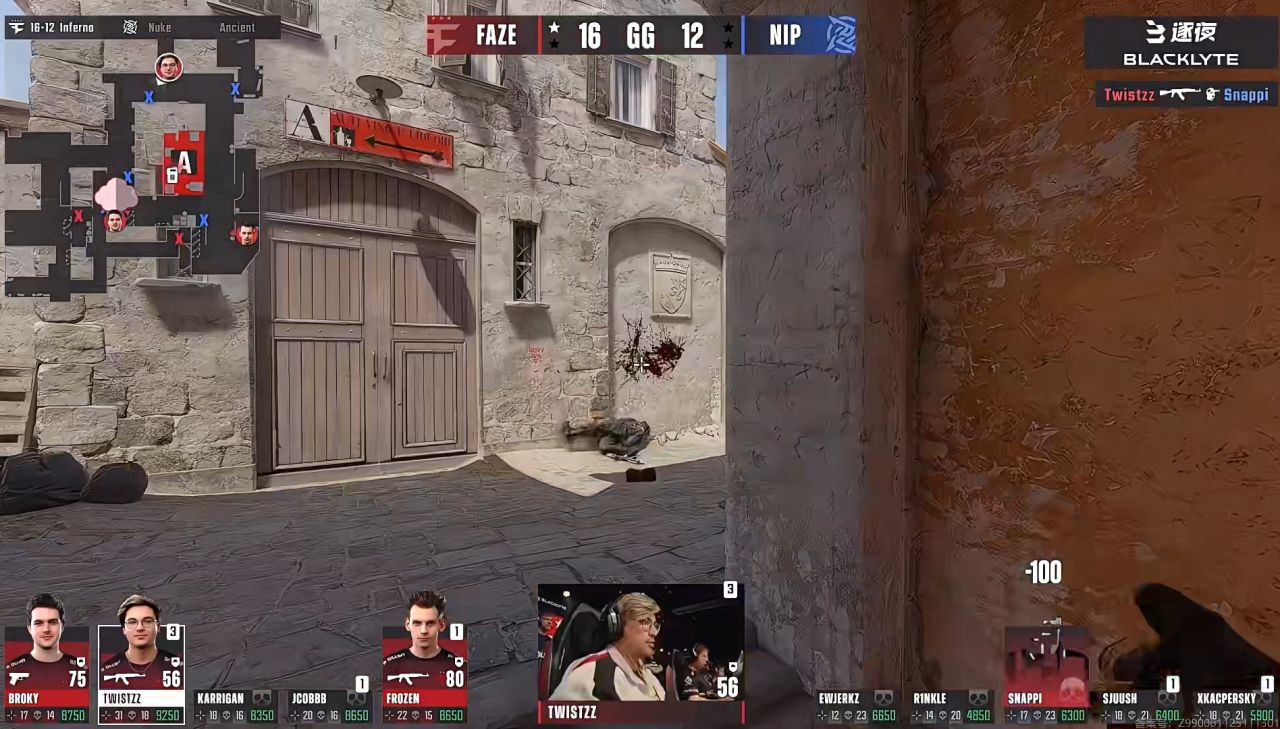The image size is (1280, 729).
Task: Expand the Nuke map score section
Action: [x=158, y=27]
